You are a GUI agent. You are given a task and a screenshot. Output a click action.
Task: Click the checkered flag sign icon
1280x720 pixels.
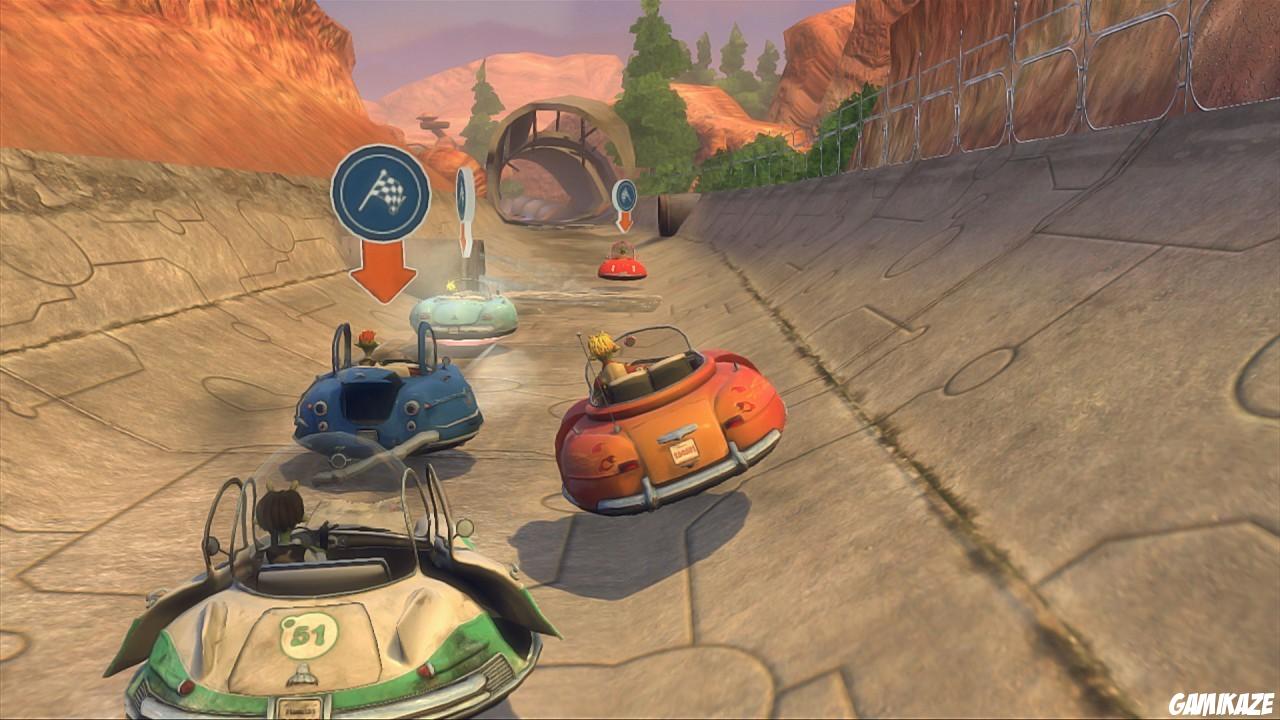pos(383,192)
